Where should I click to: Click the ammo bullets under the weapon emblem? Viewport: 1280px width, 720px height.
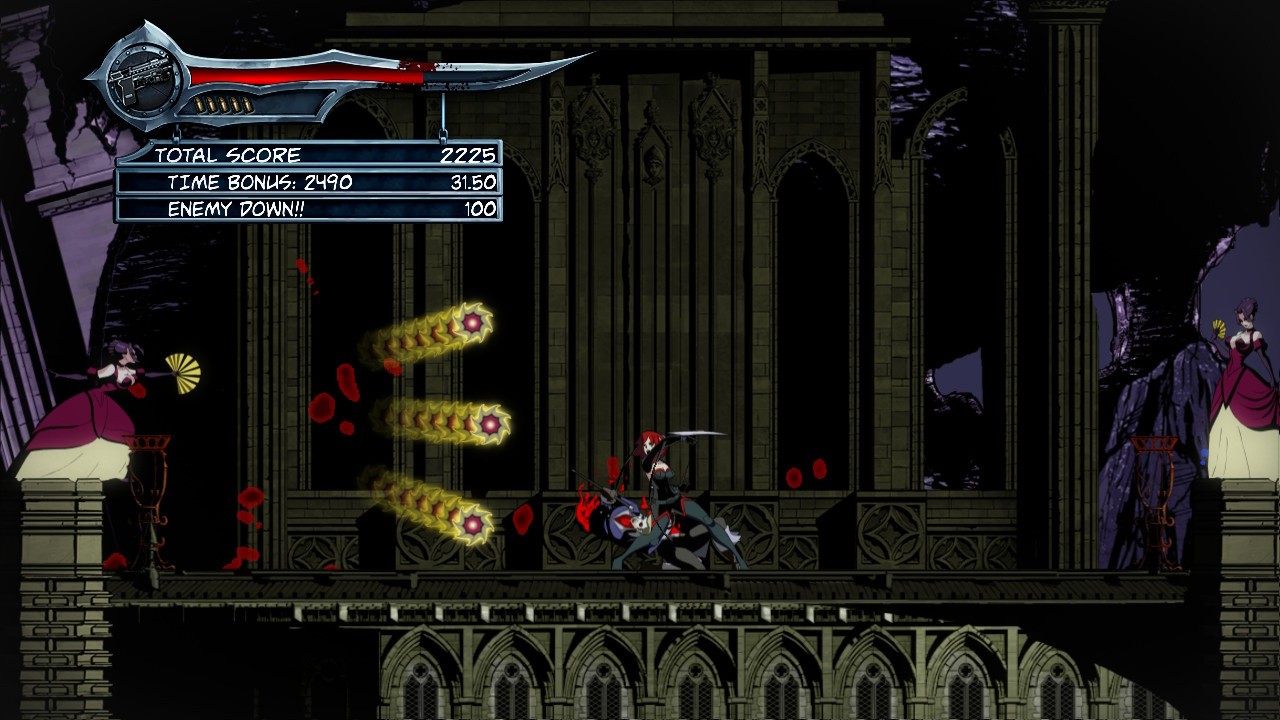click(x=225, y=103)
